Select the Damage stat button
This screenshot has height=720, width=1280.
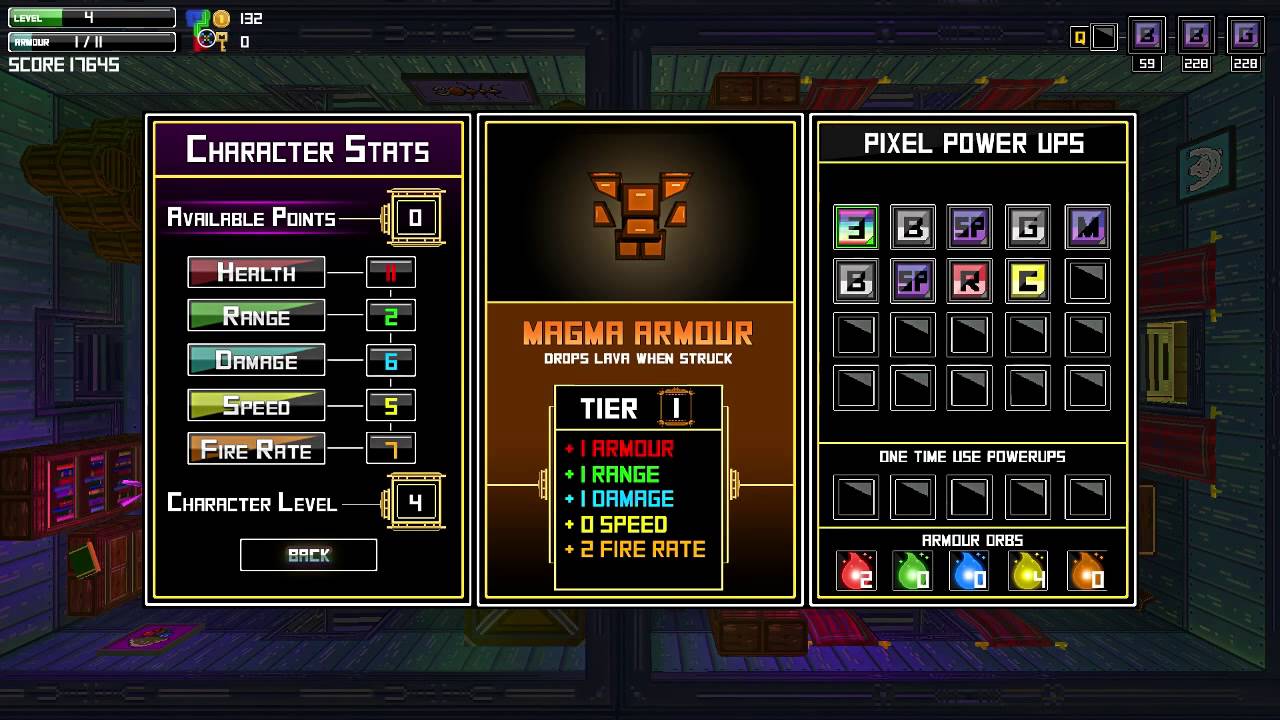pyautogui.click(x=256, y=360)
